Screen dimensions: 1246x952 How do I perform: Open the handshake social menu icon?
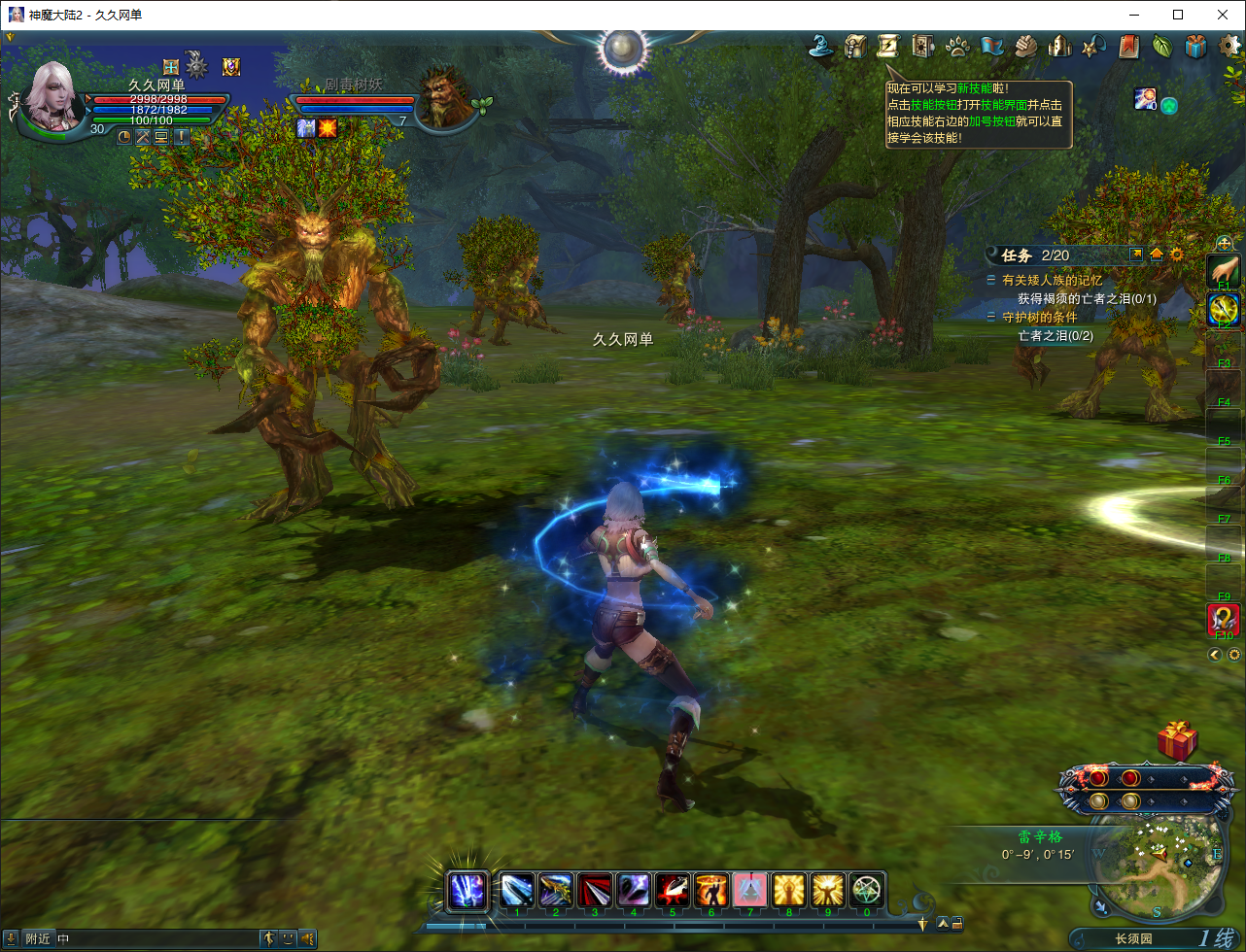click(x=1026, y=46)
